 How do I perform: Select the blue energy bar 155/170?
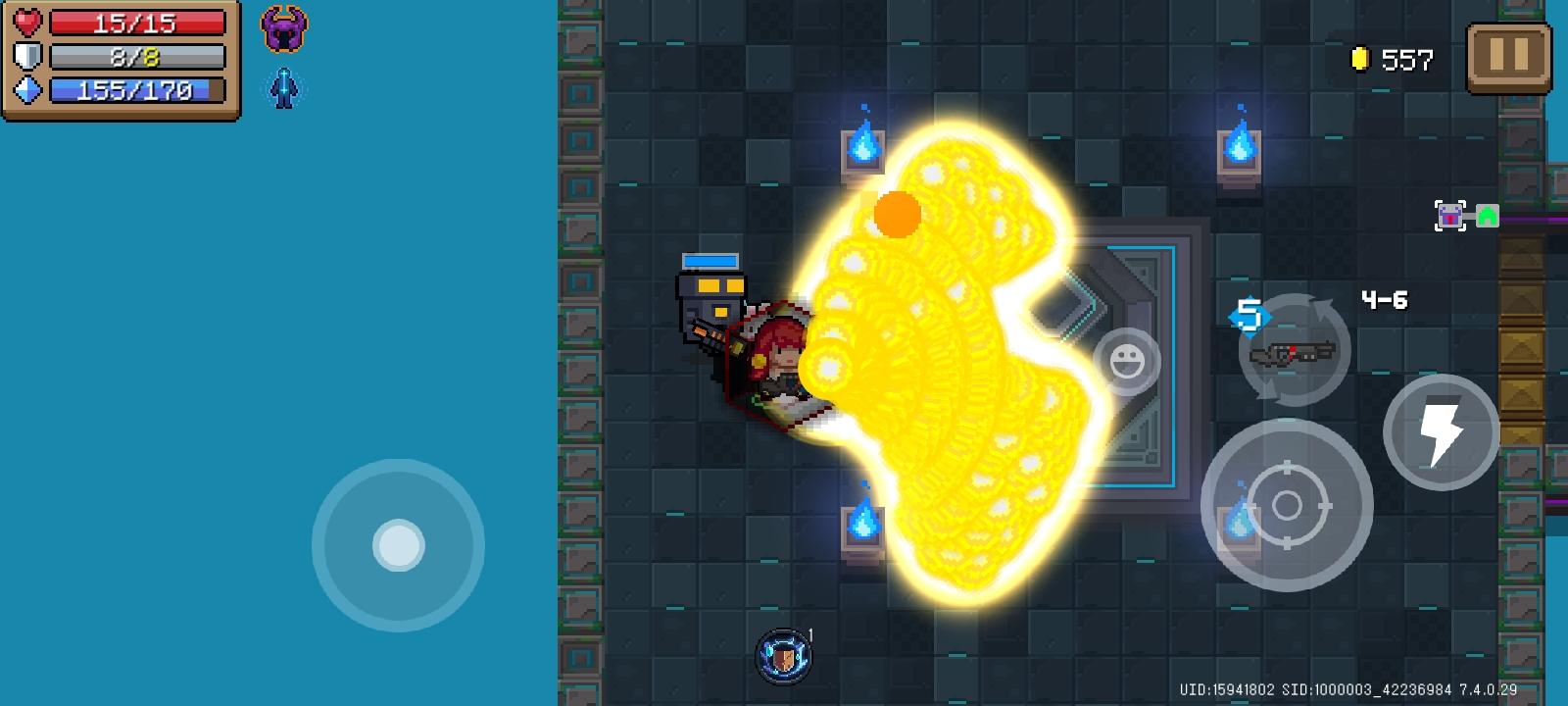click(137, 91)
